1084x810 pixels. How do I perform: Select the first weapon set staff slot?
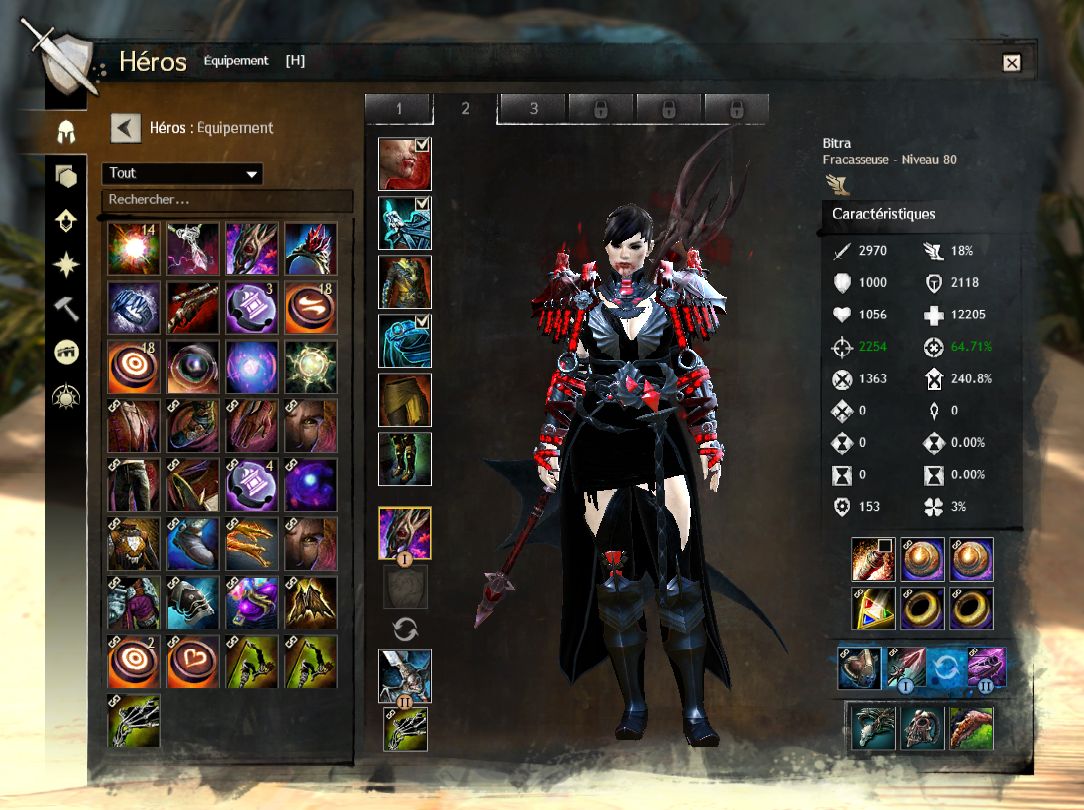coord(404,533)
